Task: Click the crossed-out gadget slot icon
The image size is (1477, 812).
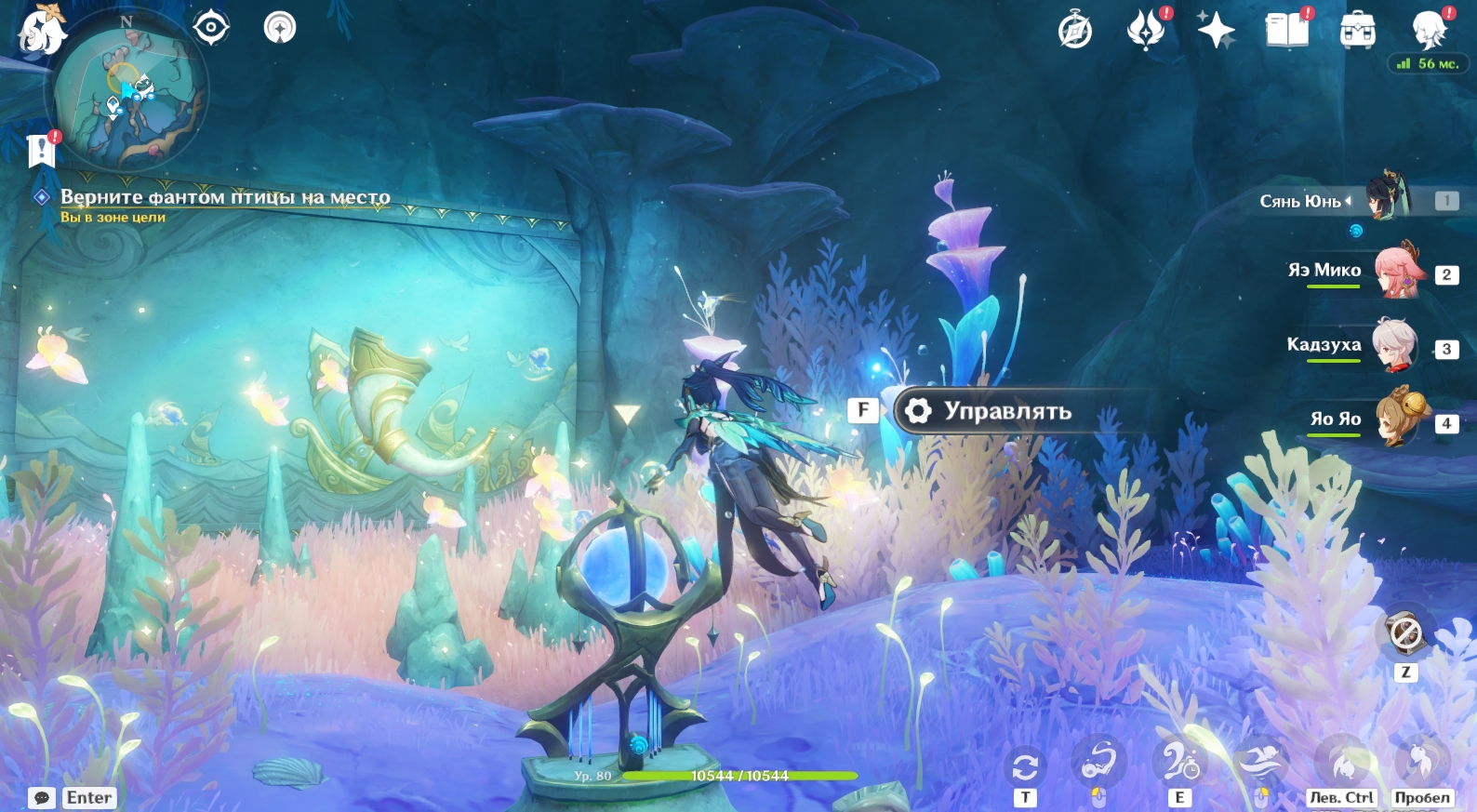Action: 1404,633
